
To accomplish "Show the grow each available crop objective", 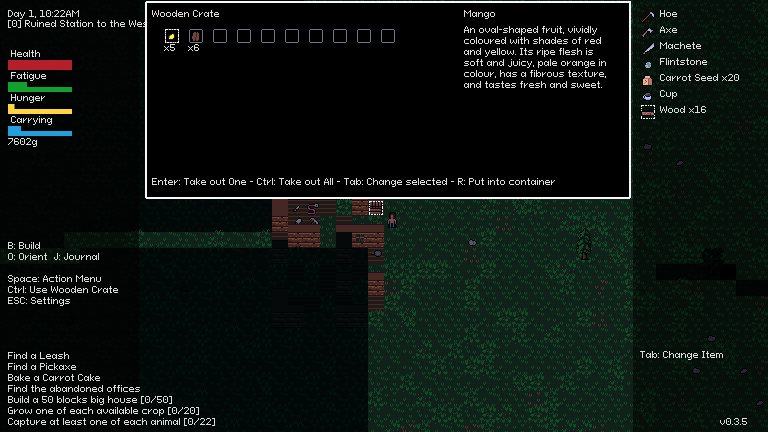I will click(x=103, y=411).
